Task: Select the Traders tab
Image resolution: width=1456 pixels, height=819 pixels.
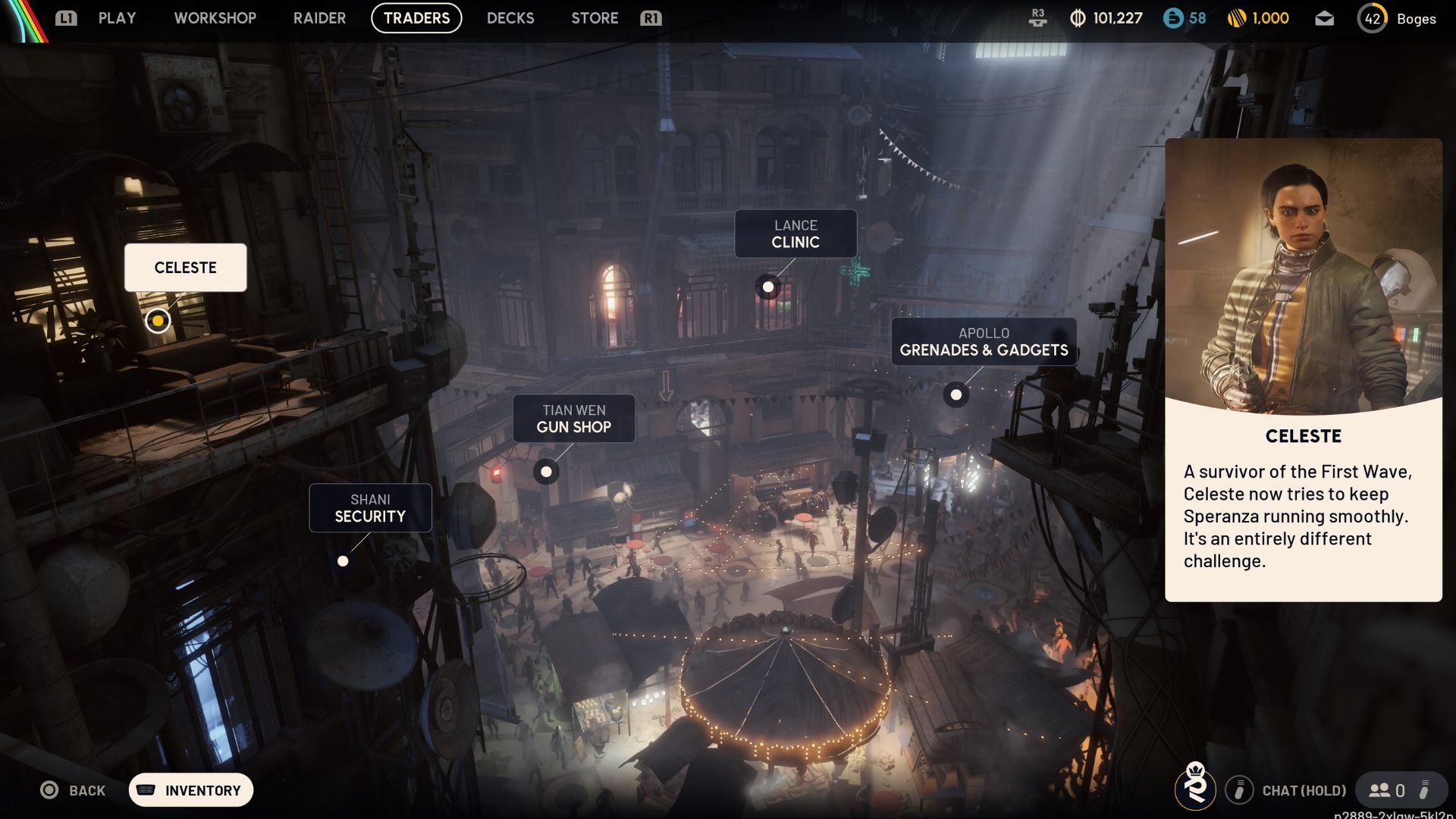Action: 416,18
